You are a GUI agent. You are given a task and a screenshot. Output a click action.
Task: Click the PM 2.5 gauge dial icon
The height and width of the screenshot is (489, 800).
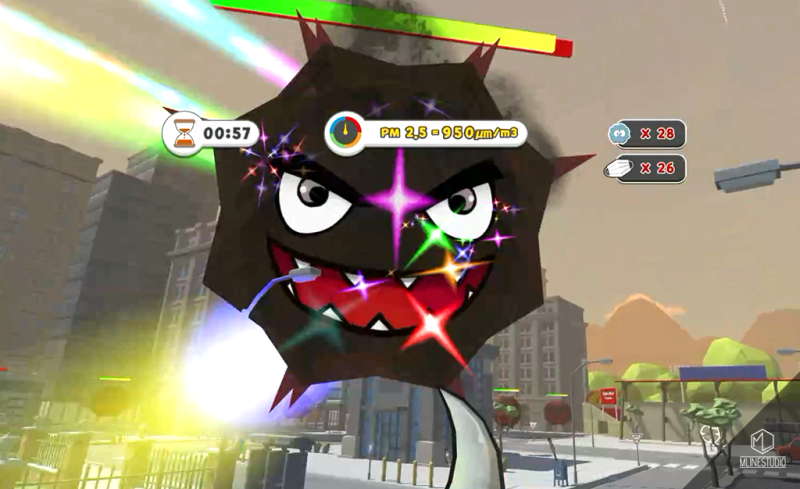pos(344,132)
